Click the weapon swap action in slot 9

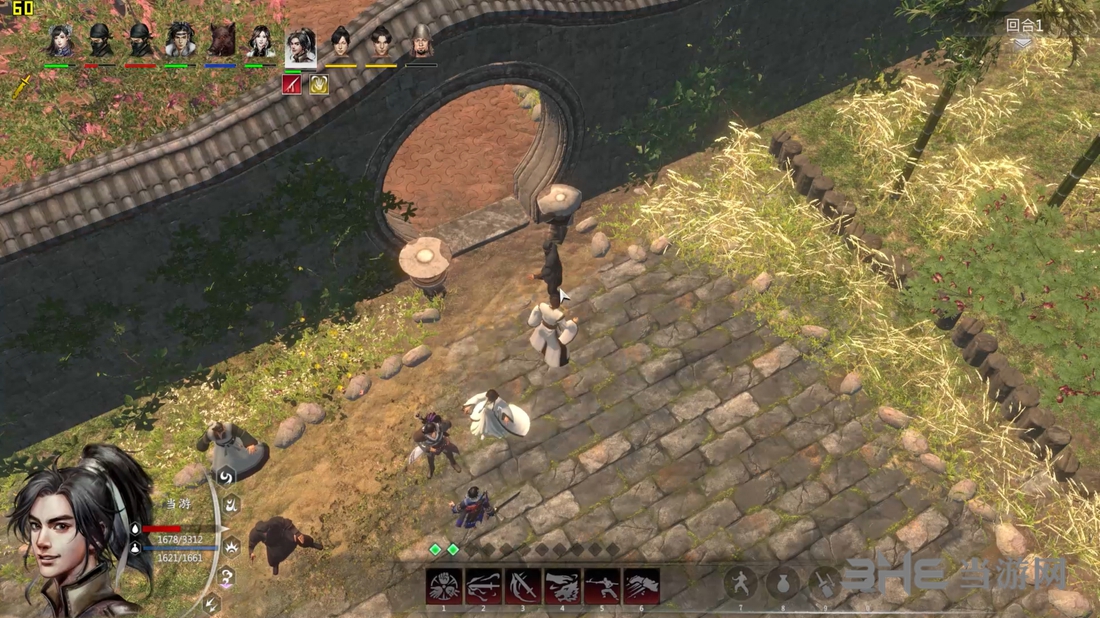(825, 584)
